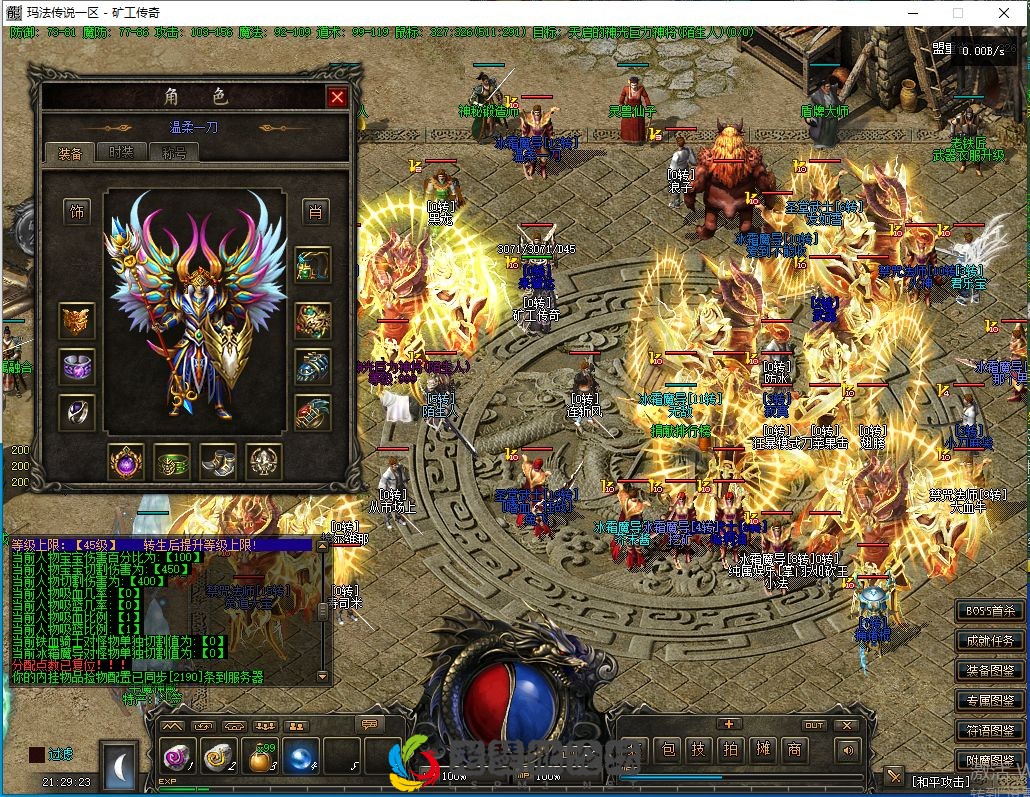Open the 专属图鉴 exclusive codex
1030x797 pixels.
(x=989, y=700)
